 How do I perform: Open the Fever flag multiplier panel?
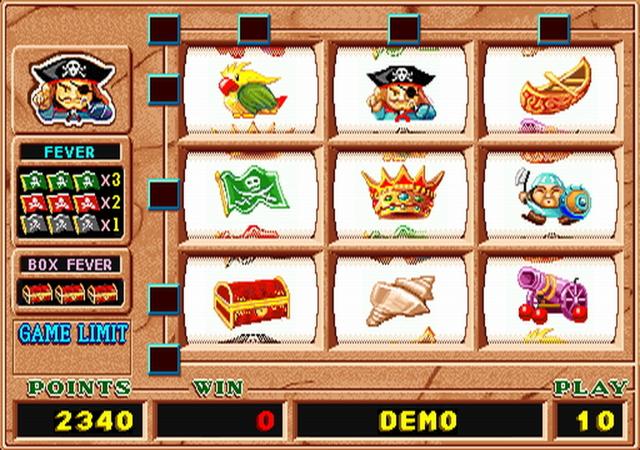click(x=71, y=192)
